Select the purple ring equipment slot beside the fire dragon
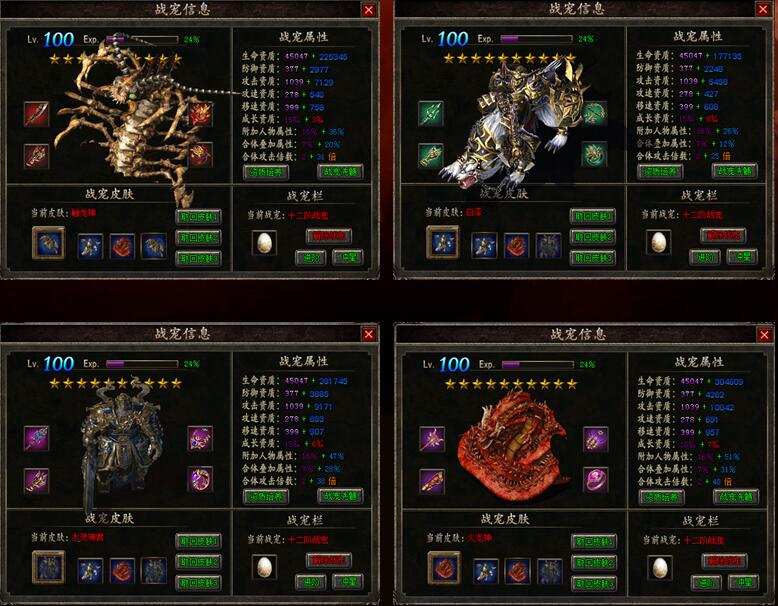Image resolution: width=778 pixels, height=606 pixels. (x=596, y=480)
